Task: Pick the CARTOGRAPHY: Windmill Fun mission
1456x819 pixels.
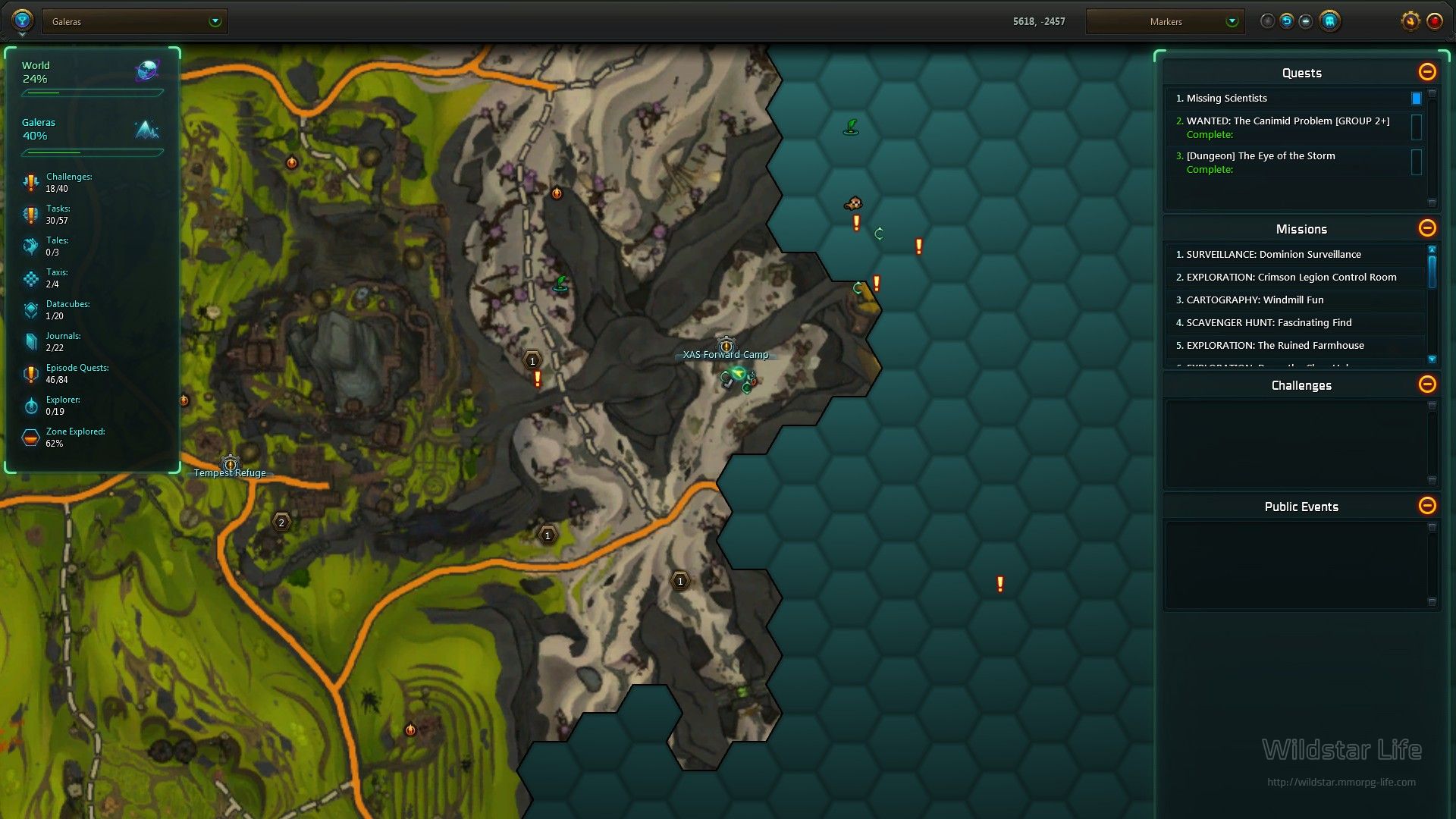Action: [1254, 300]
